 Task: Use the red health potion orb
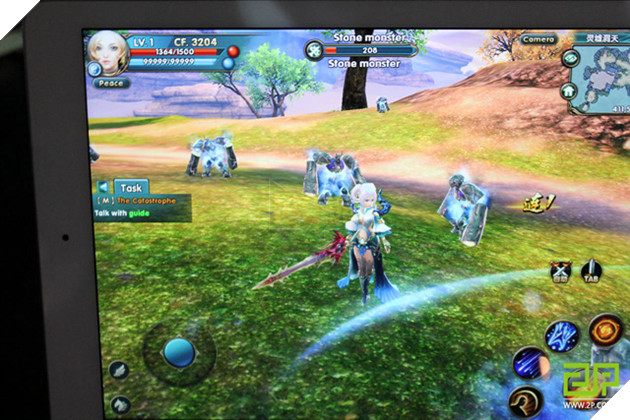[233, 50]
